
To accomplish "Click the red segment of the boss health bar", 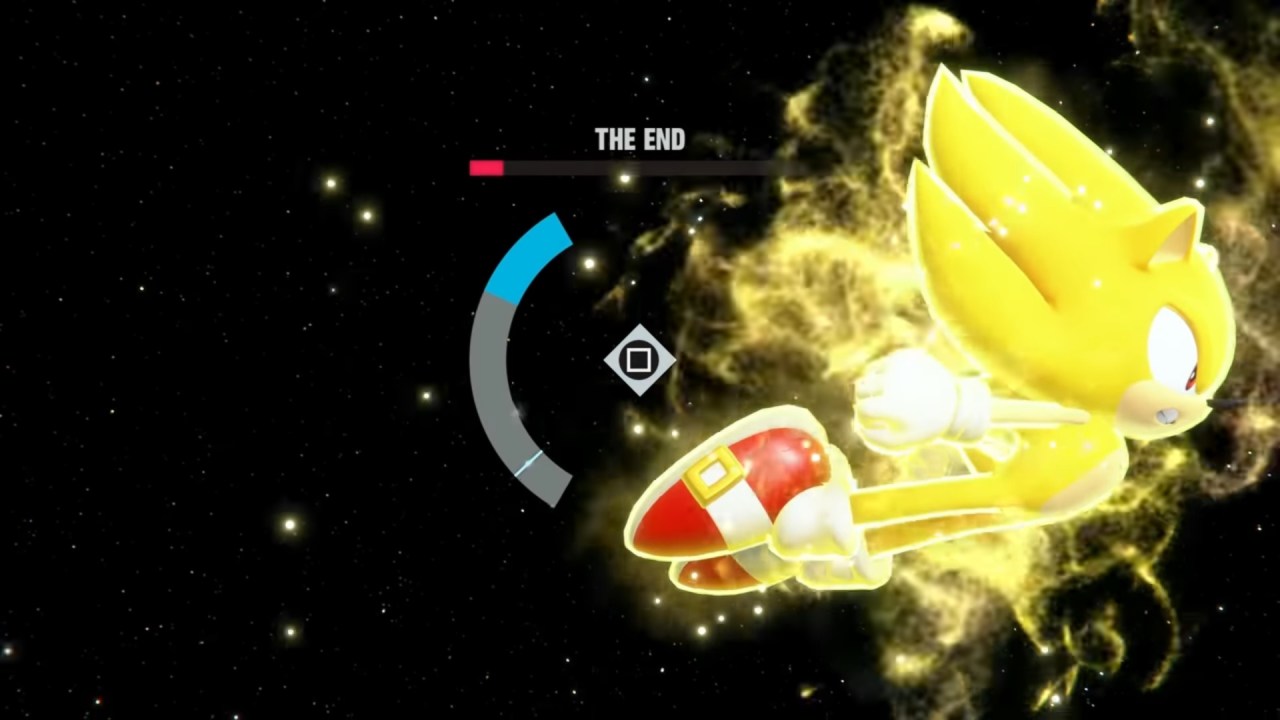I will (x=485, y=168).
